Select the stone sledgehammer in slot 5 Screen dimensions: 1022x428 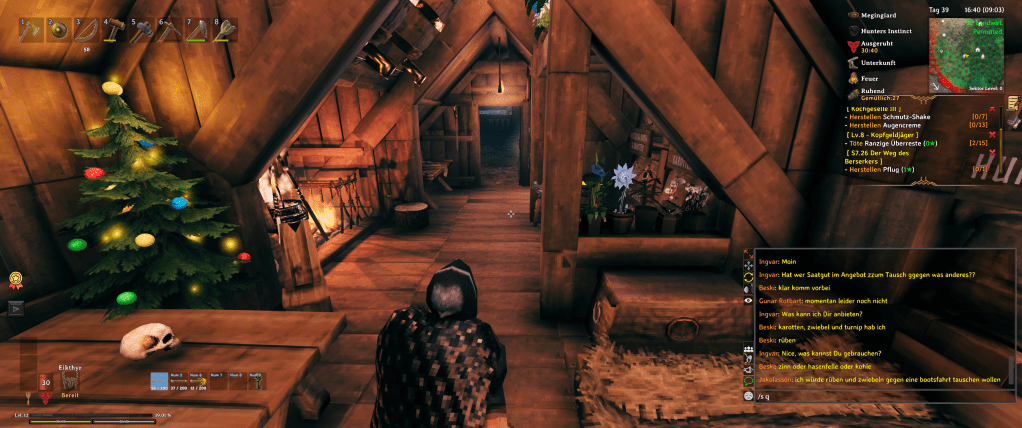(143, 32)
